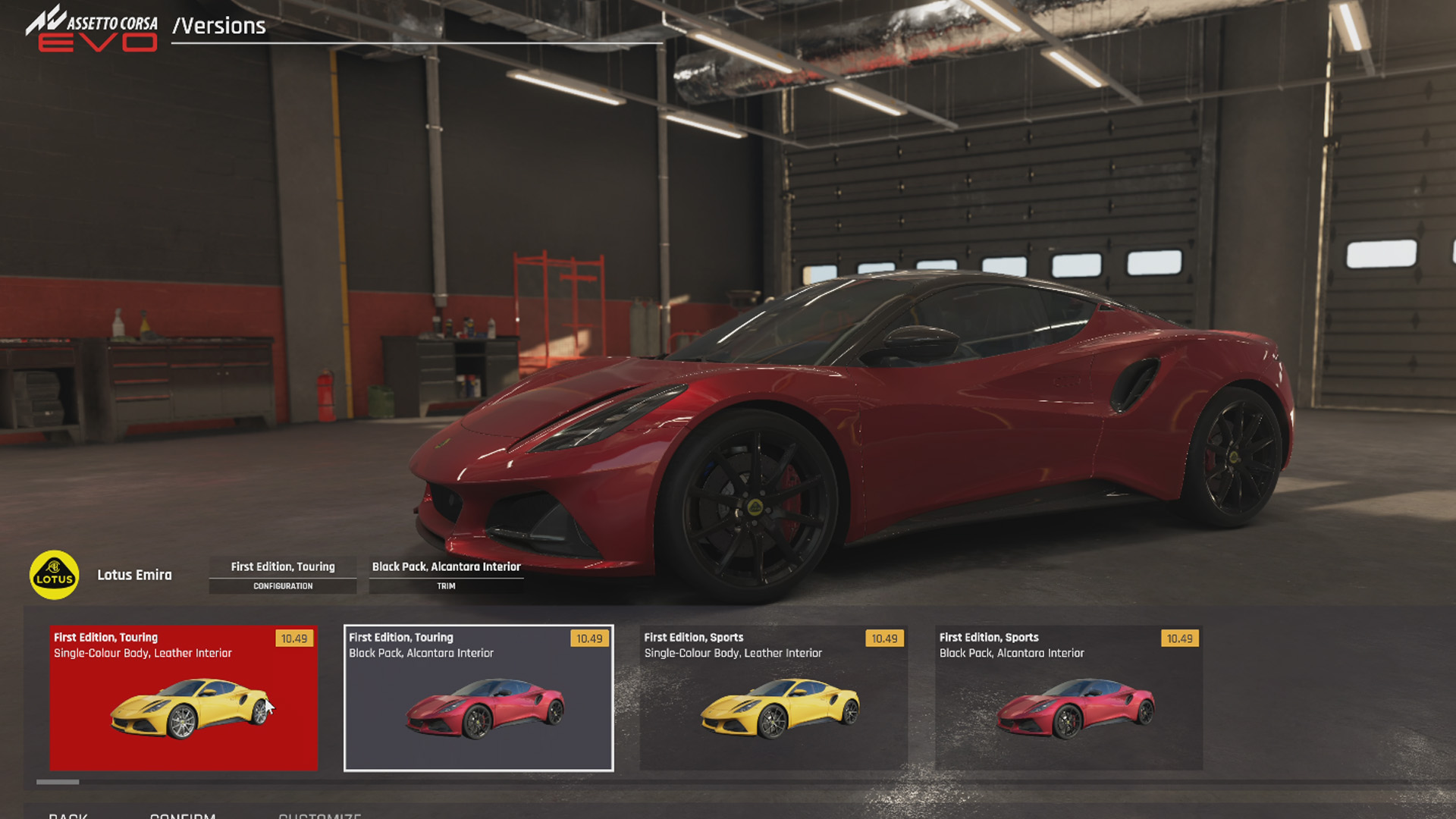The width and height of the screenshot is (1456, 819).
Task: Open the Customize menu option
Action: [319, 815]
